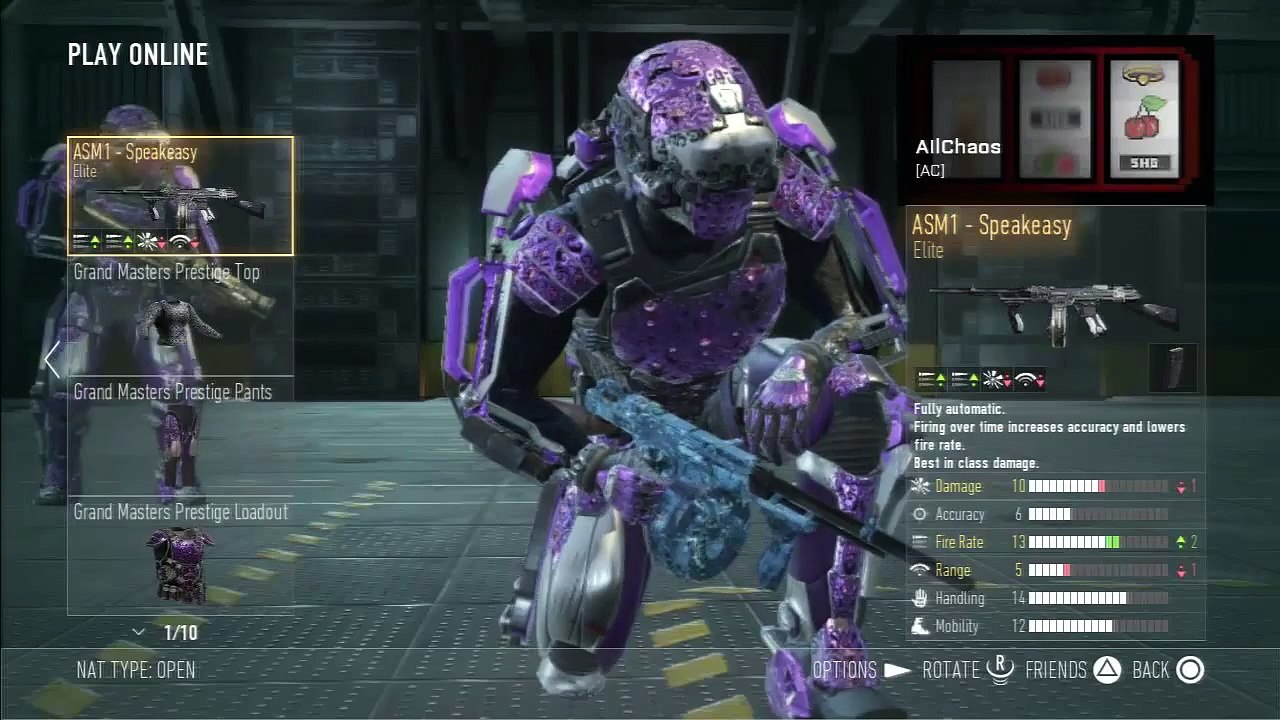The height and width of the screenshot is (720, 1280).
Task: Click the left page arrow
Action: pyautogui.click(x=52, y=360)
